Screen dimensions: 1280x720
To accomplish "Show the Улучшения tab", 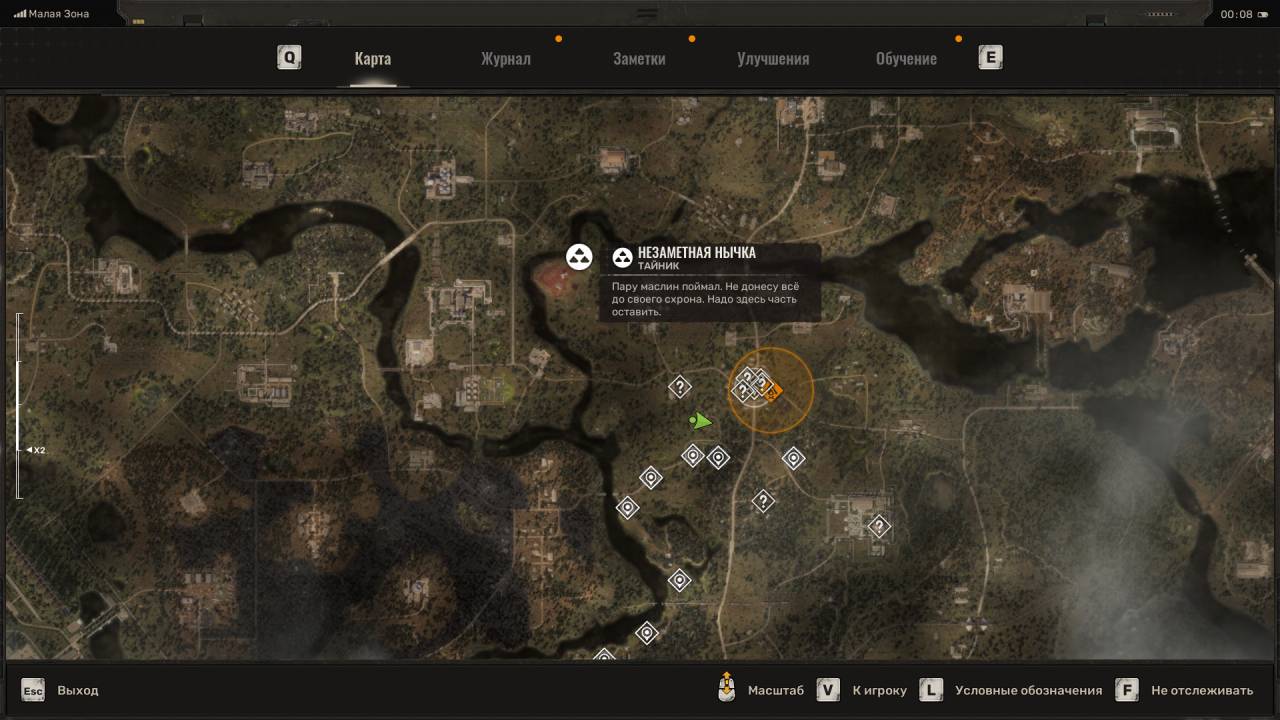I will tap(773, 59).
